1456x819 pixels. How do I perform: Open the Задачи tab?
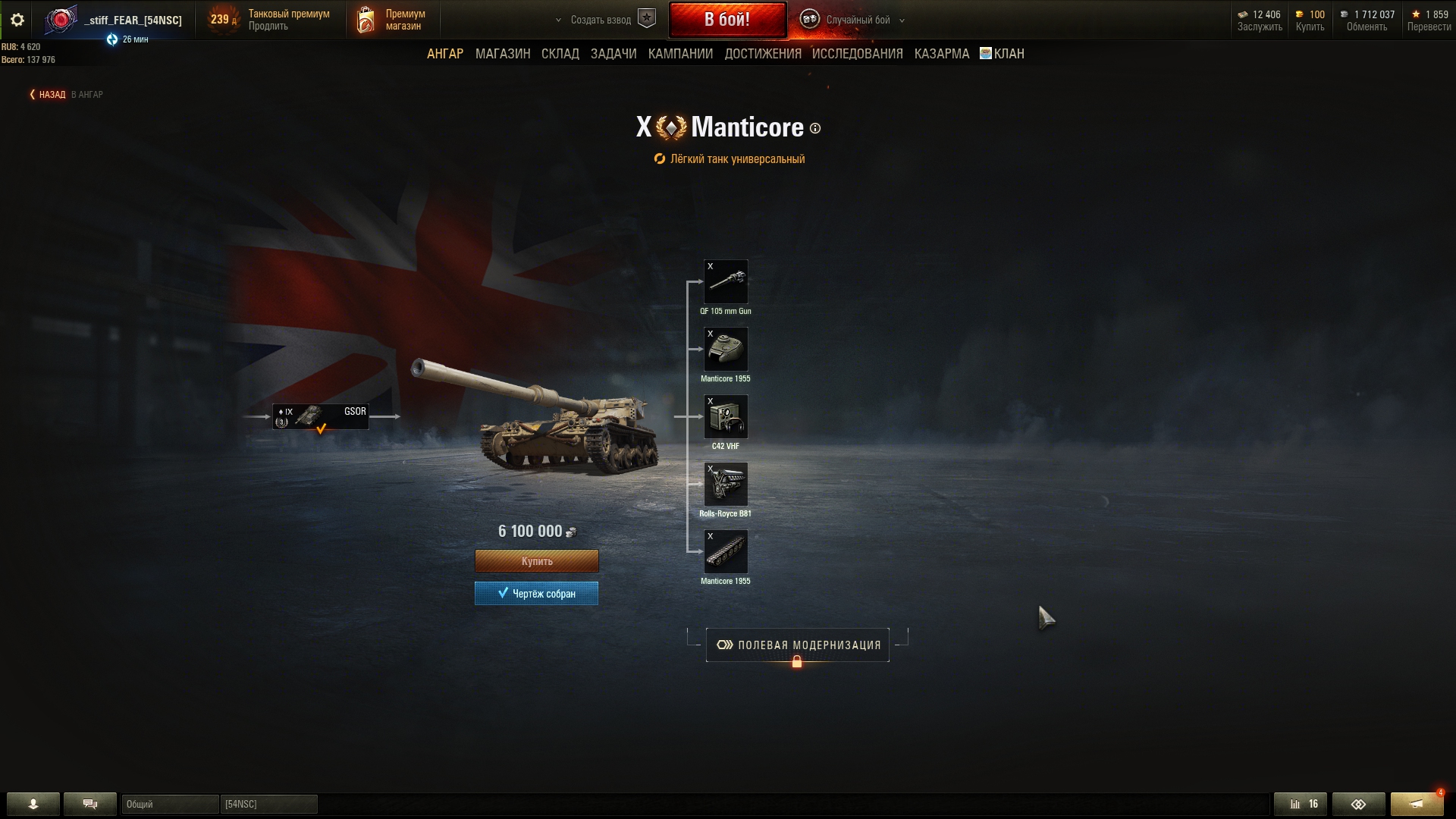(613, 54)
